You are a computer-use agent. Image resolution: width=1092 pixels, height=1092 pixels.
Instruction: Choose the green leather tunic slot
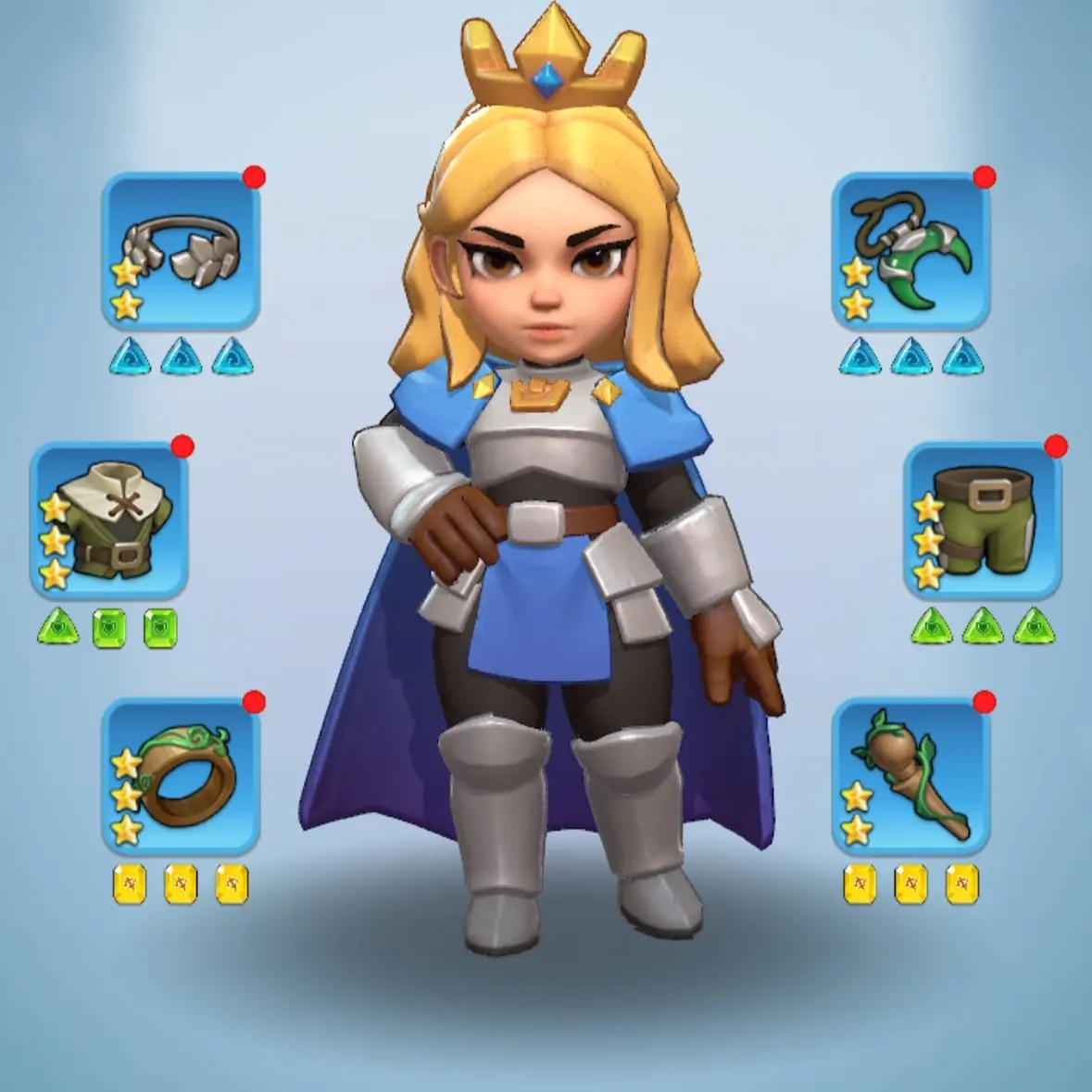tap(109, 521)
